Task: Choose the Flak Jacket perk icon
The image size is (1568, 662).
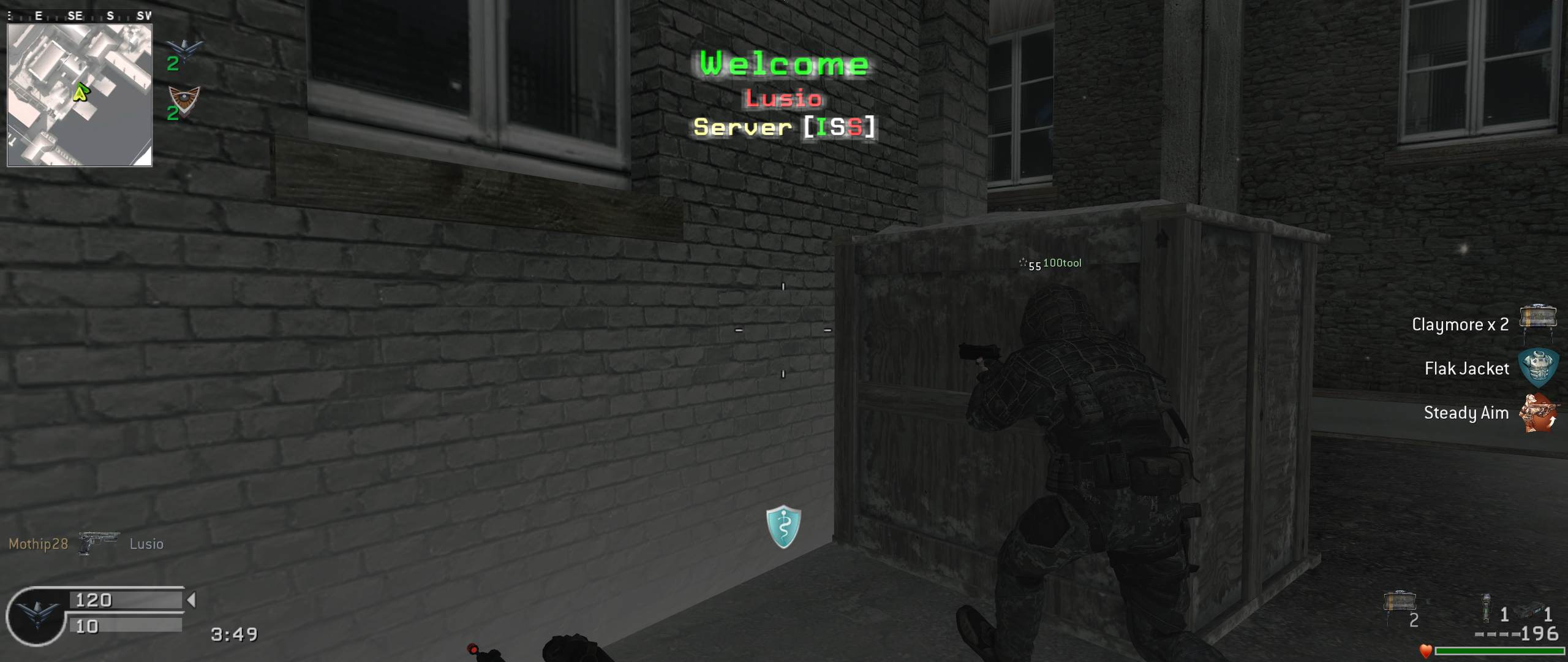Action: tap(1538, 367)
